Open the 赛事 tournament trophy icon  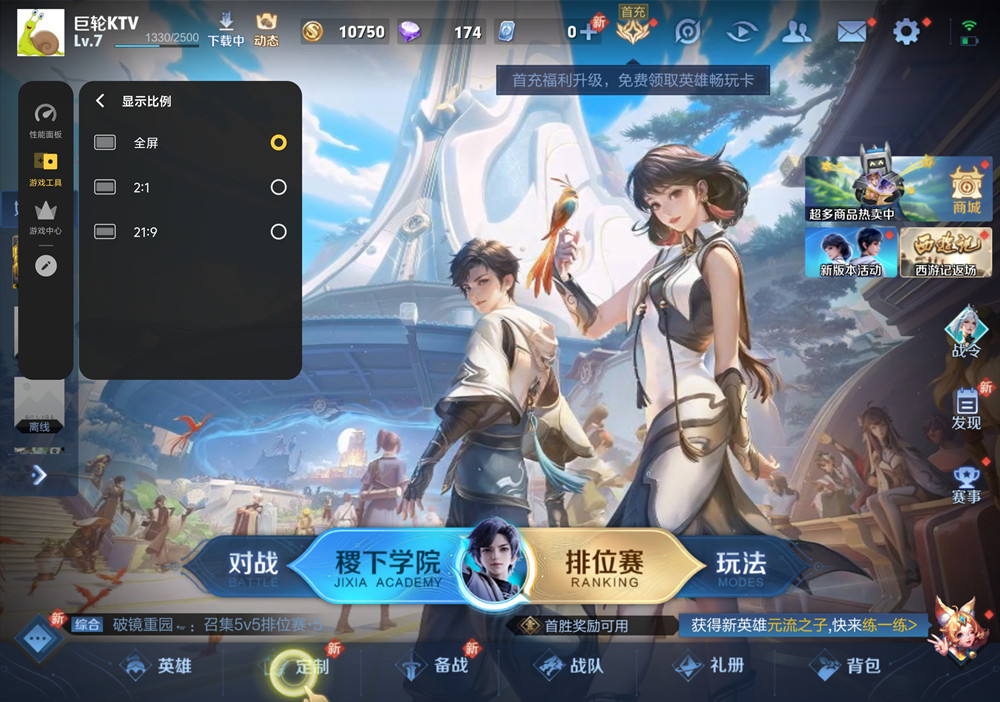(966, 484)
